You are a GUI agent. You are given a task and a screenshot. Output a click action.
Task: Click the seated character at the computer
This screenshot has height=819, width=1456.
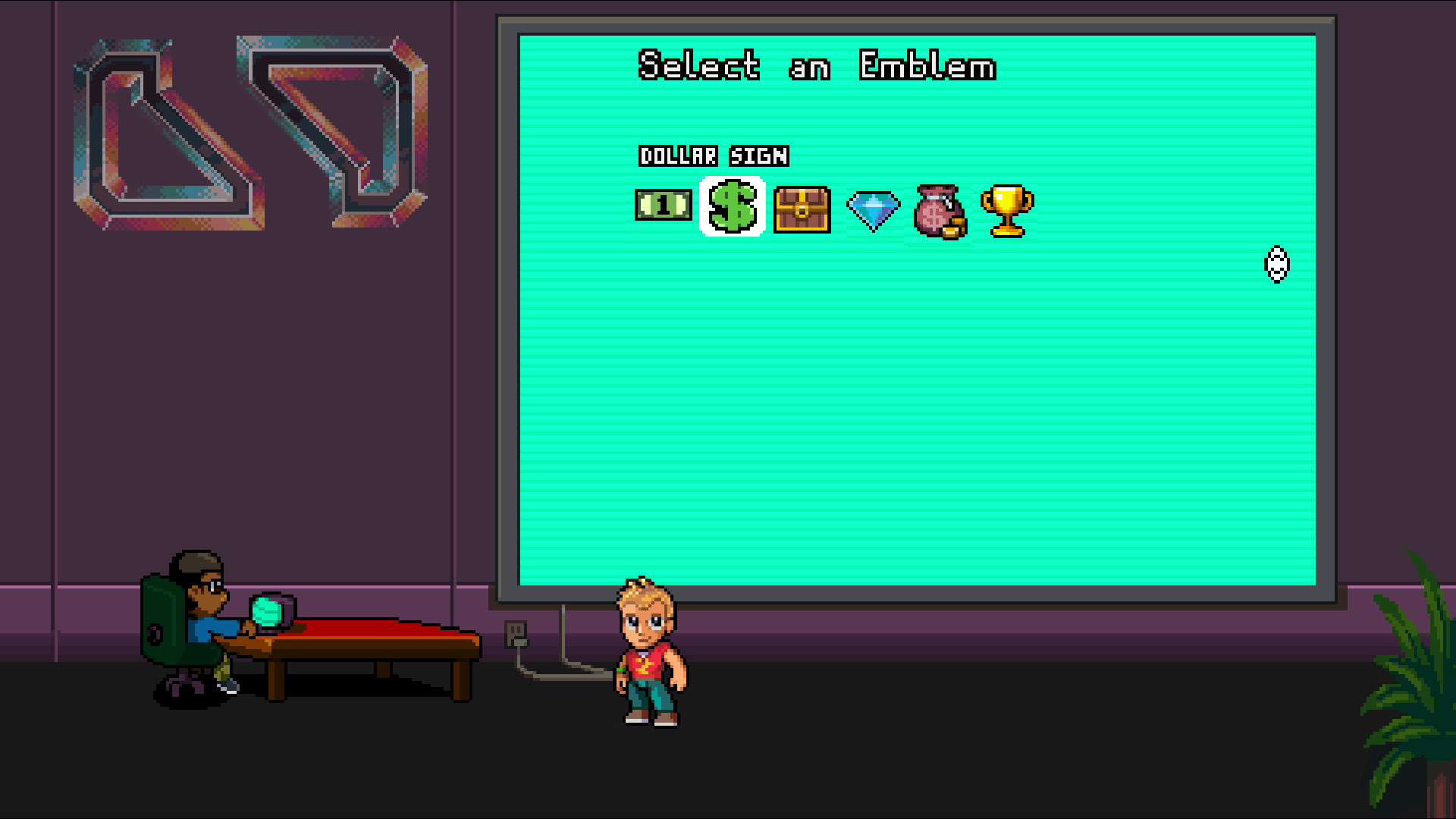tap(205, 614)
